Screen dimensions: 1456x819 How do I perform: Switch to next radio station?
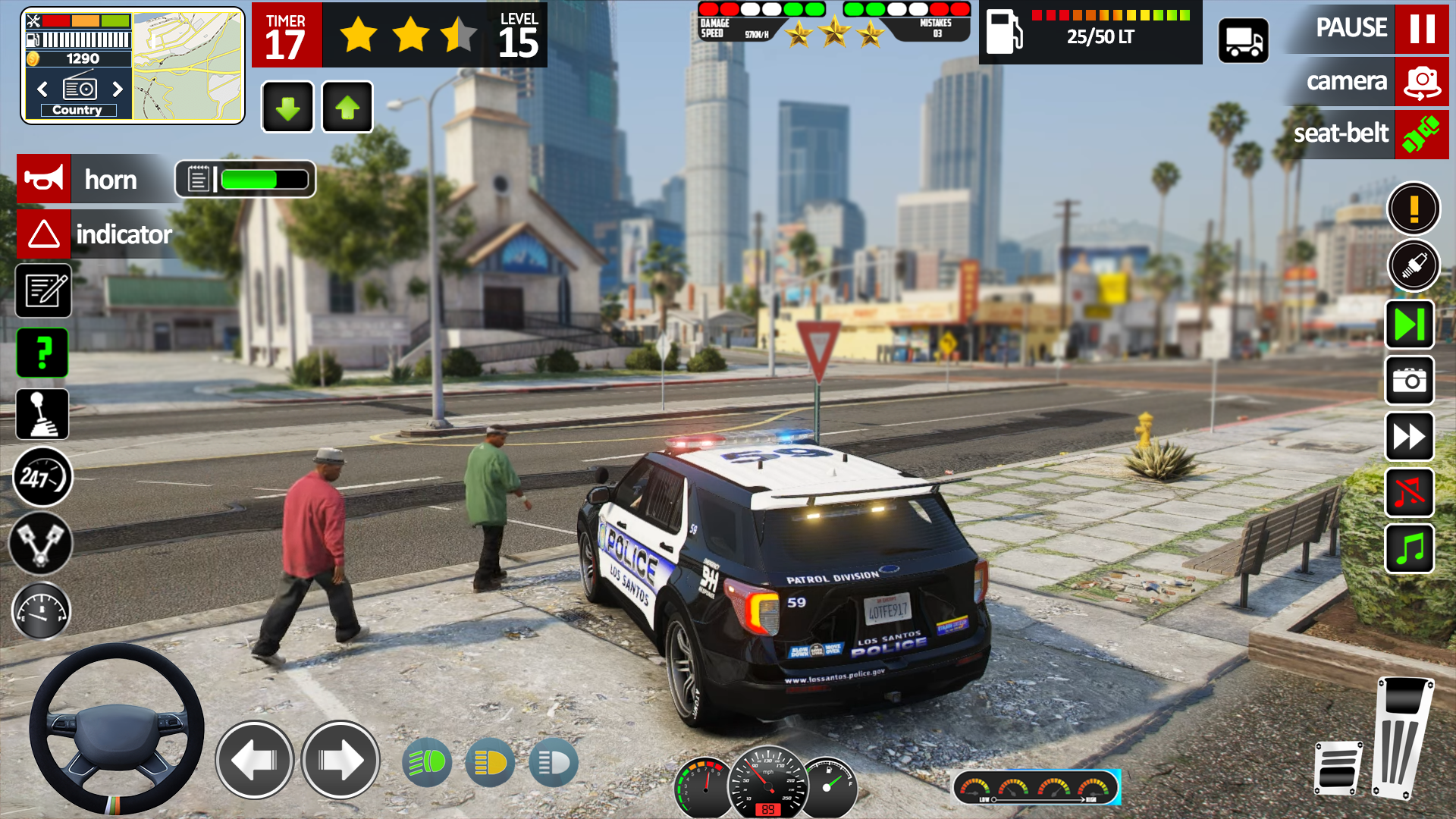pyautogui.click(x=118, y=89)
